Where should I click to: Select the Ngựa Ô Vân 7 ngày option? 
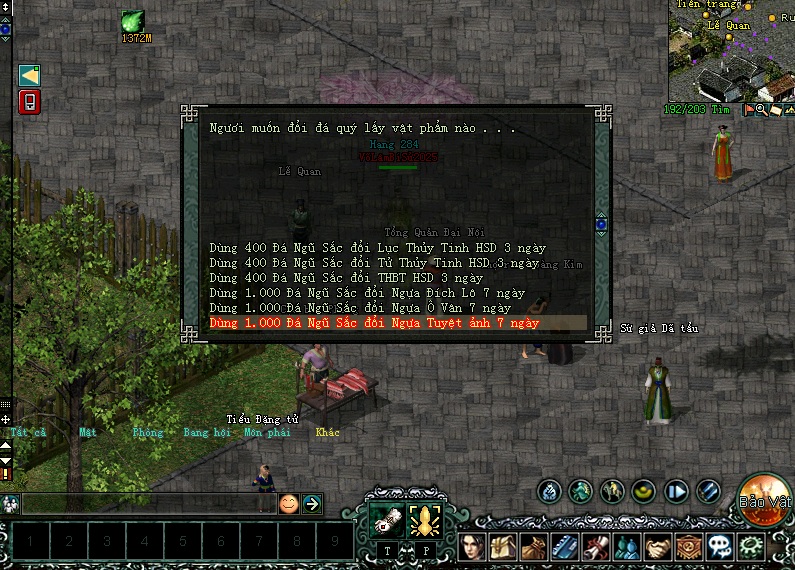360,308
